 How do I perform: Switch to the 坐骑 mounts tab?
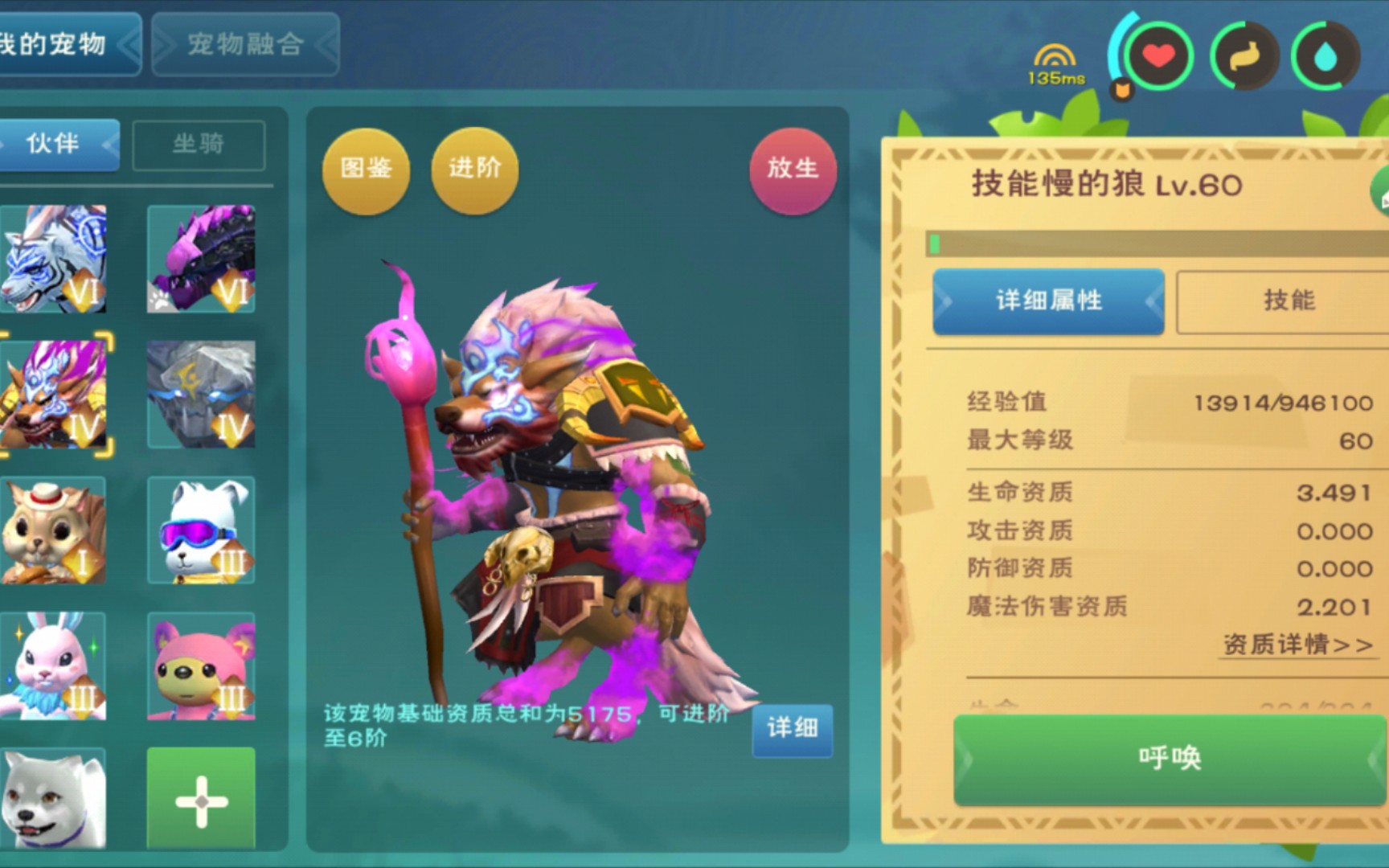pyautogui.click(x=199, y=144)
